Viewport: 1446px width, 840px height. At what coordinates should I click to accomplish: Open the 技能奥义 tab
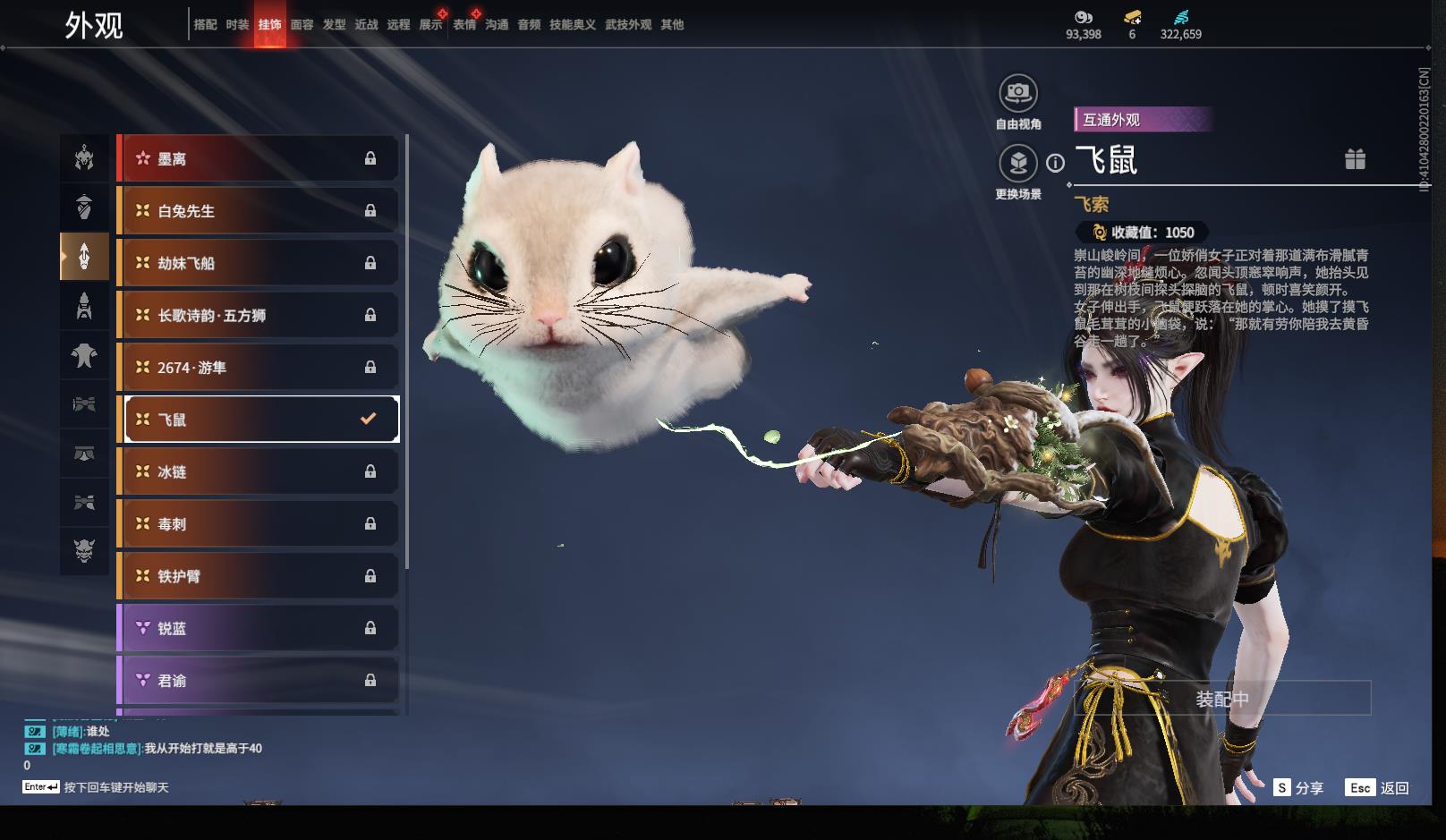(572, 25)
